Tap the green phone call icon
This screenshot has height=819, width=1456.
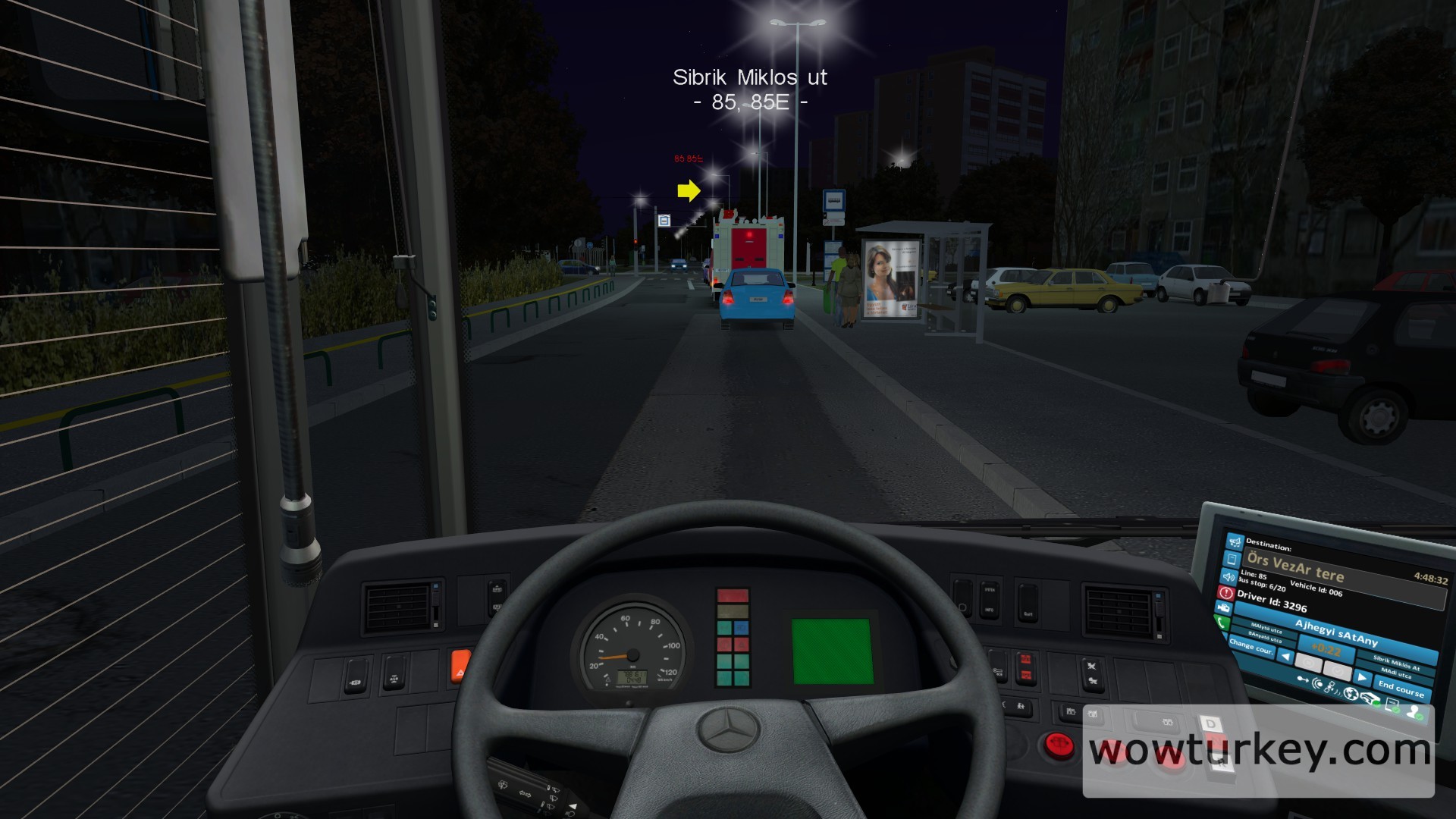pos(1221,623)
